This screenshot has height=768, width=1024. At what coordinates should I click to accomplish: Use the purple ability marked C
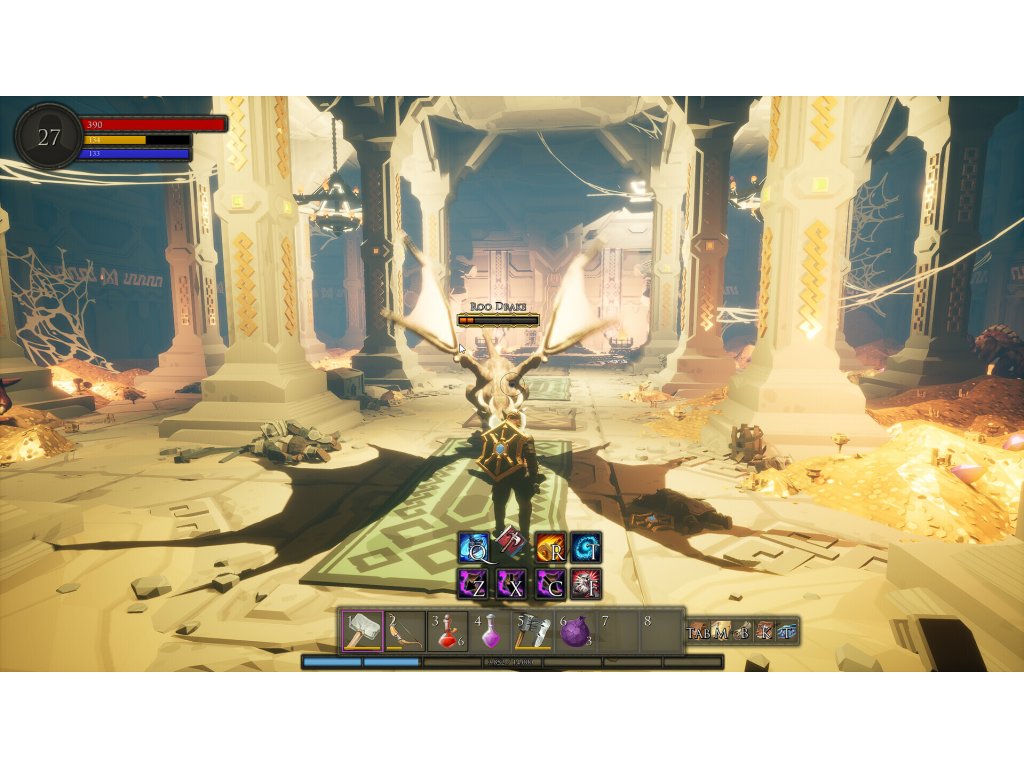[x=550, y=584]
